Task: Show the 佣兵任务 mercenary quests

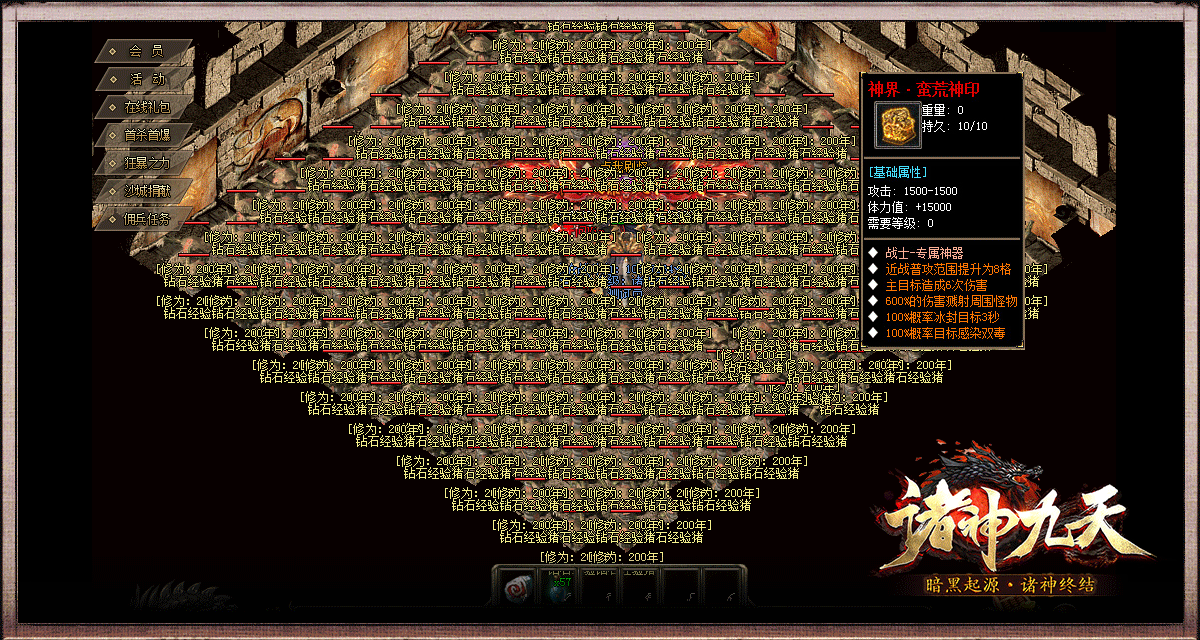Action: point(146,219)
